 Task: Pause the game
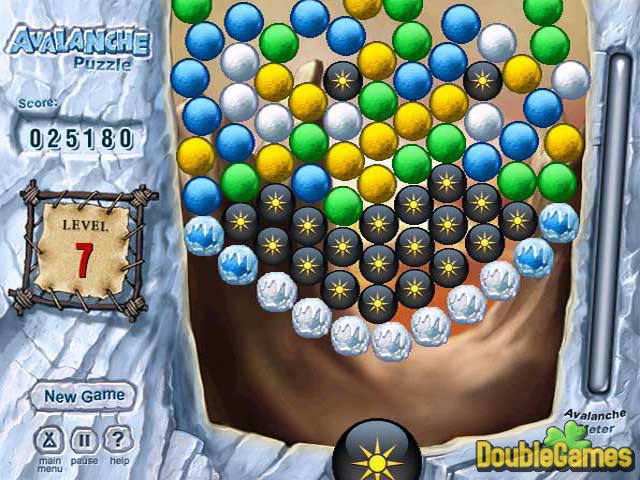click(x=84, y=440)
